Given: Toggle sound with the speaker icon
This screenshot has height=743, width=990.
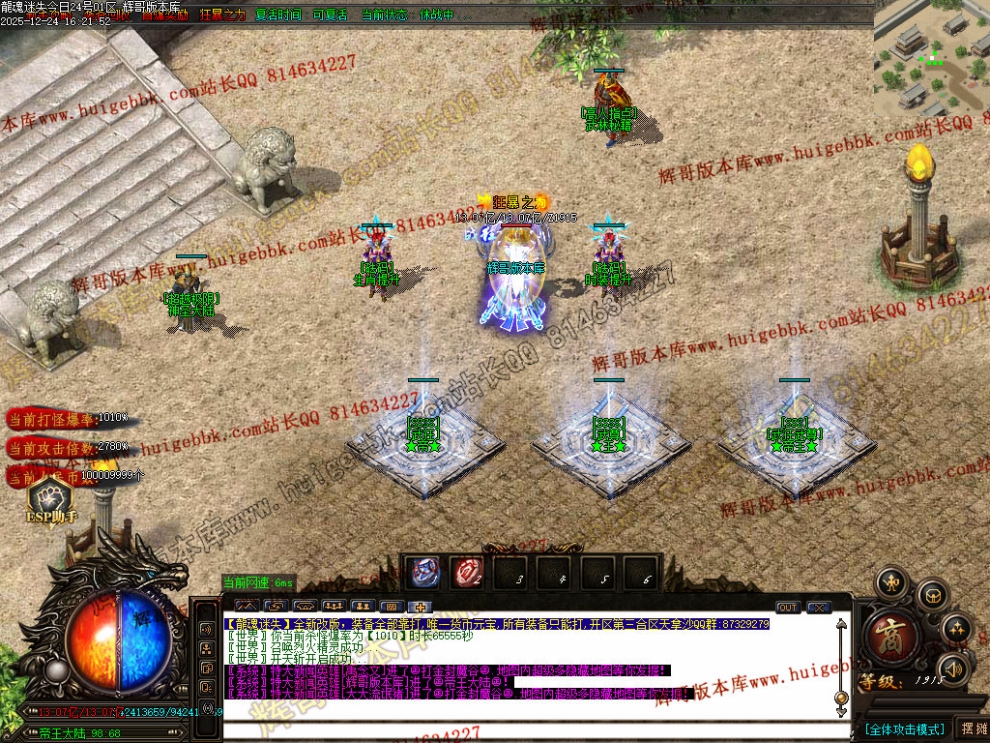Looking at the screenshot, I should 951,669.
